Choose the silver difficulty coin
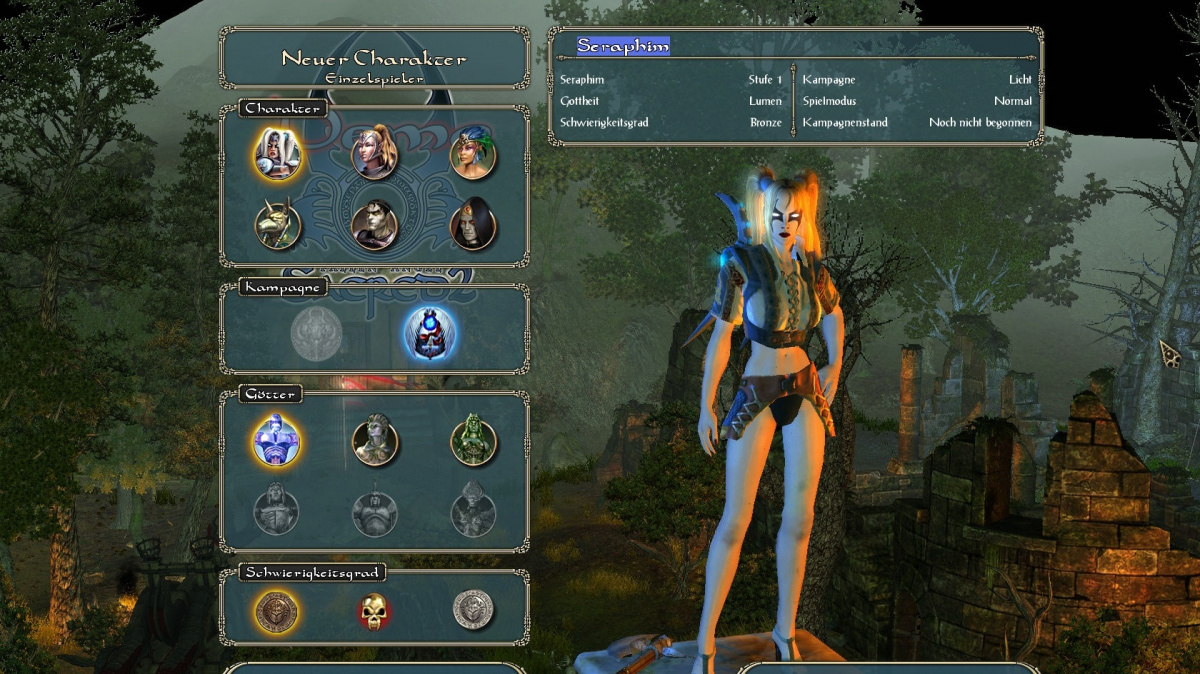 point(473,609)
